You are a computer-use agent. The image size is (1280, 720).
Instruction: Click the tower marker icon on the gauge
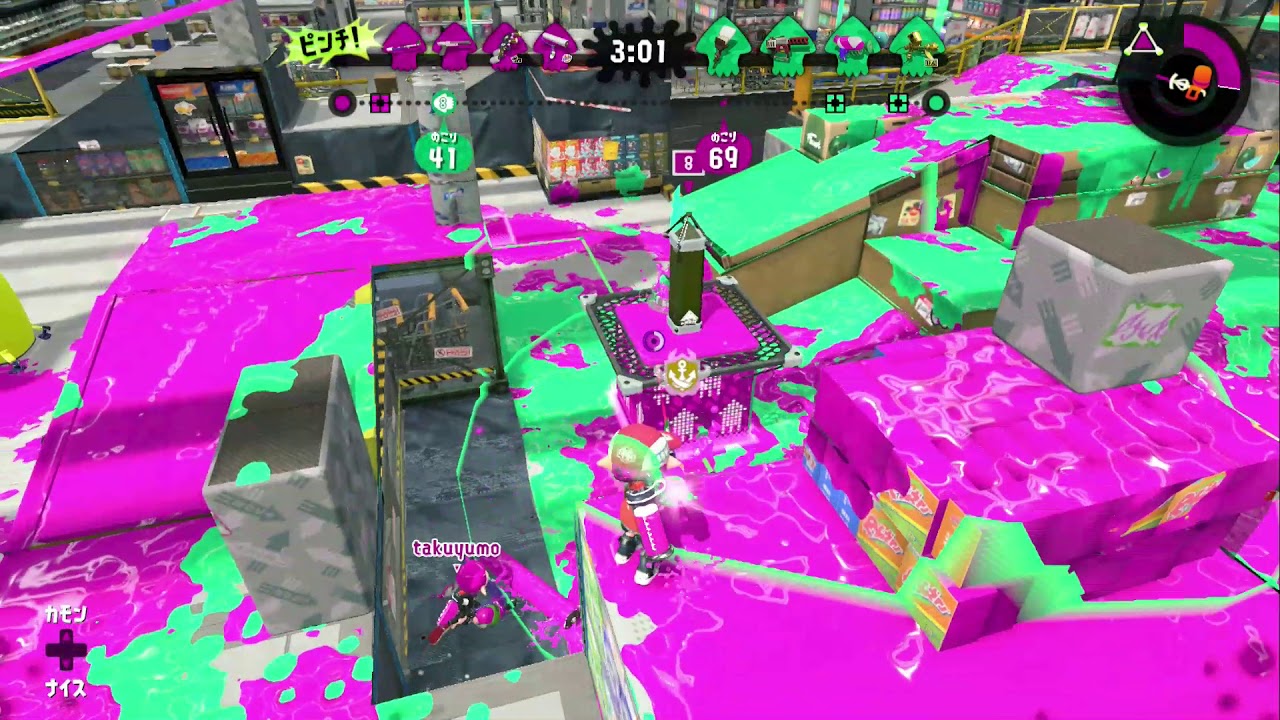(x=443, y=102)
